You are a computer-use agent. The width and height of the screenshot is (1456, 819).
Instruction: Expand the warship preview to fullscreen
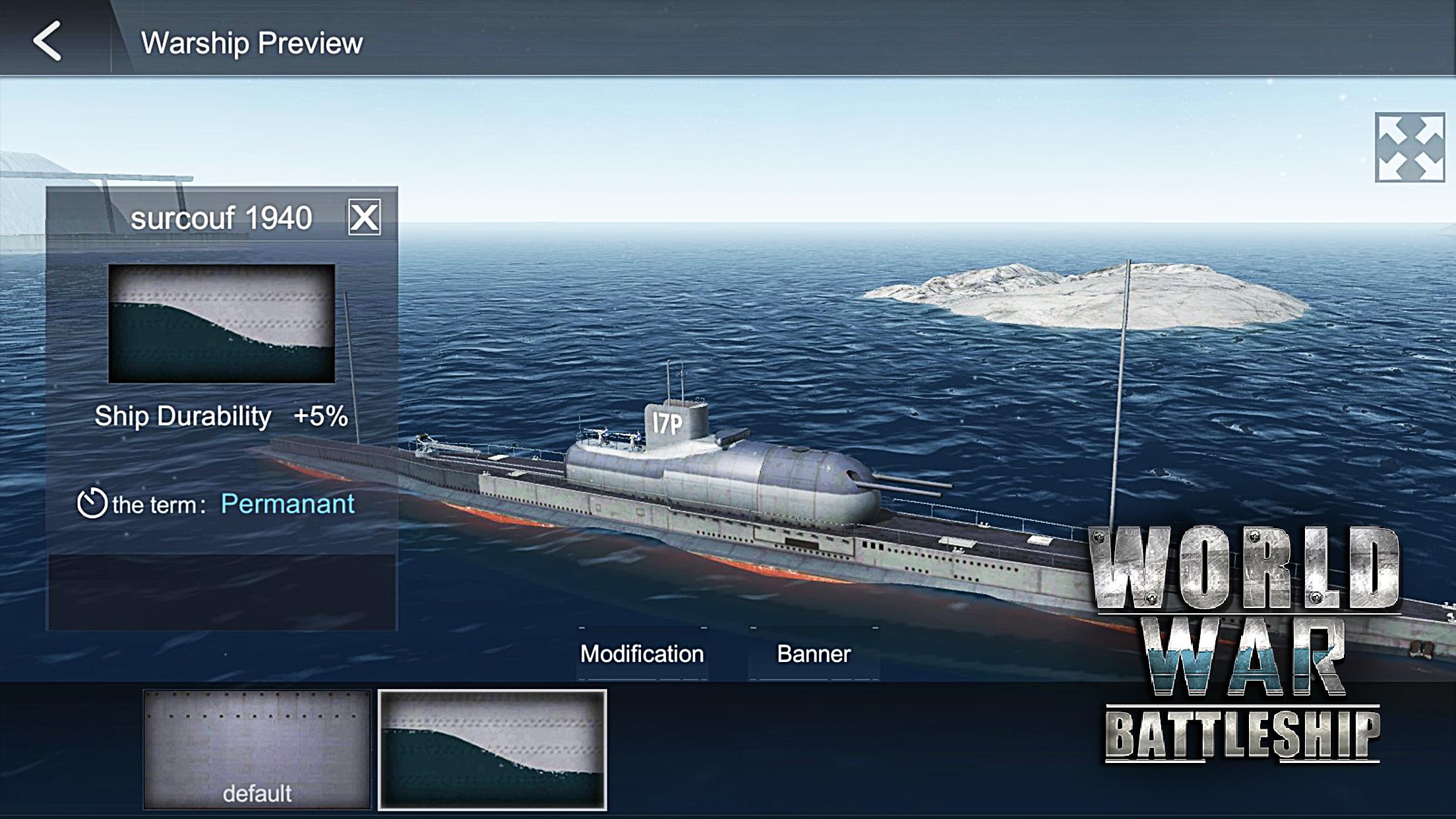pyautogui.click(x=1409, y=147)
